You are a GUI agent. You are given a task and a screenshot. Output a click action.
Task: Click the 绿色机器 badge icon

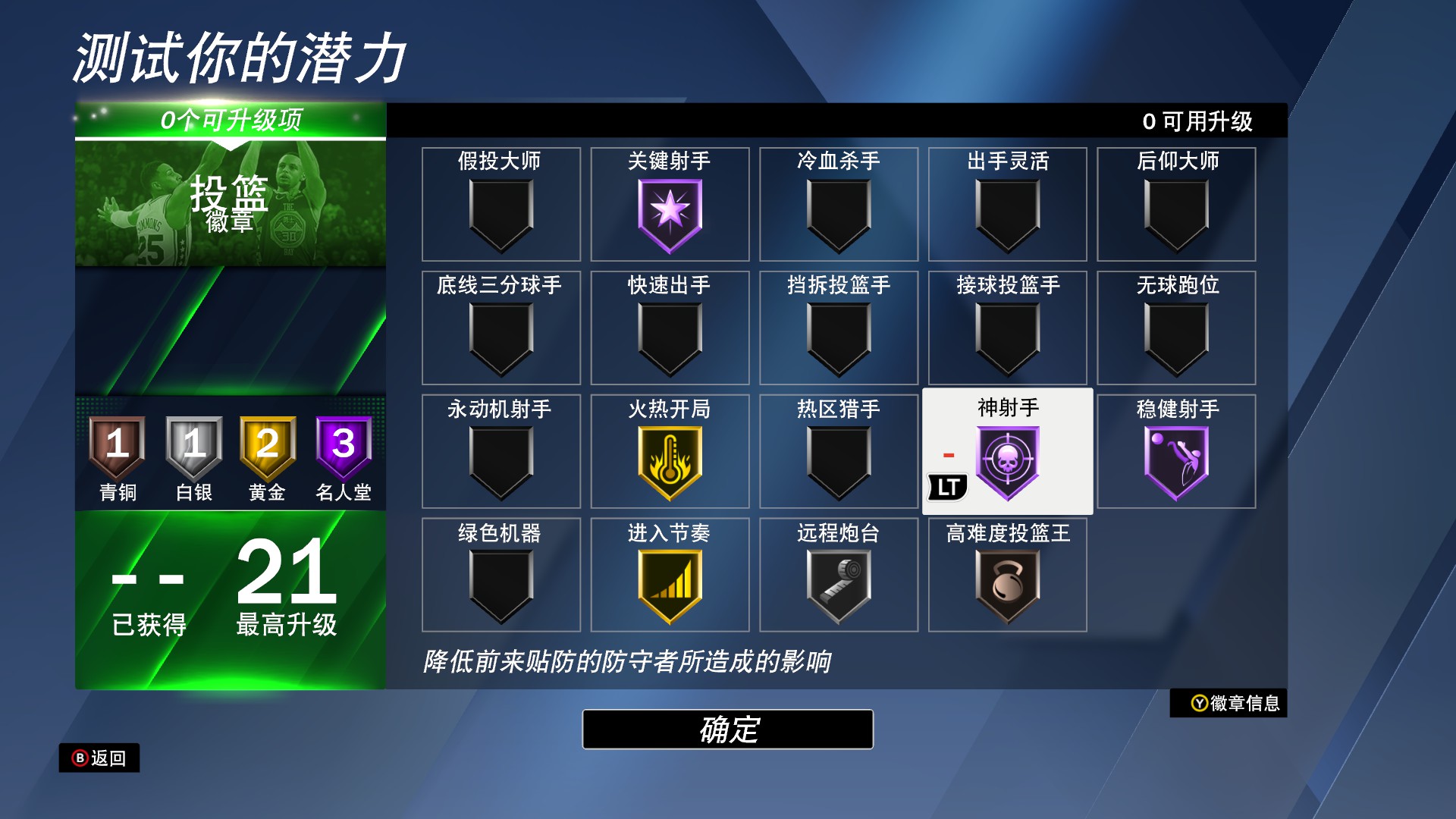point(500,580)
